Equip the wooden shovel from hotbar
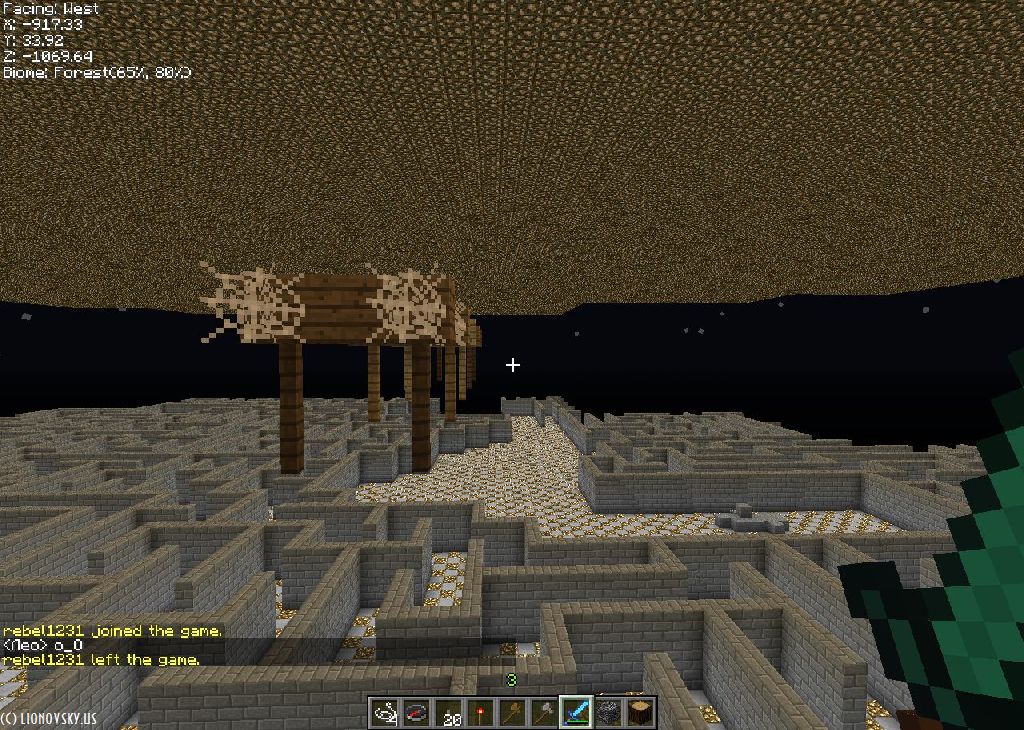Image resolution: width=1024 pixels, height=730 pixels. pos(513,713)
